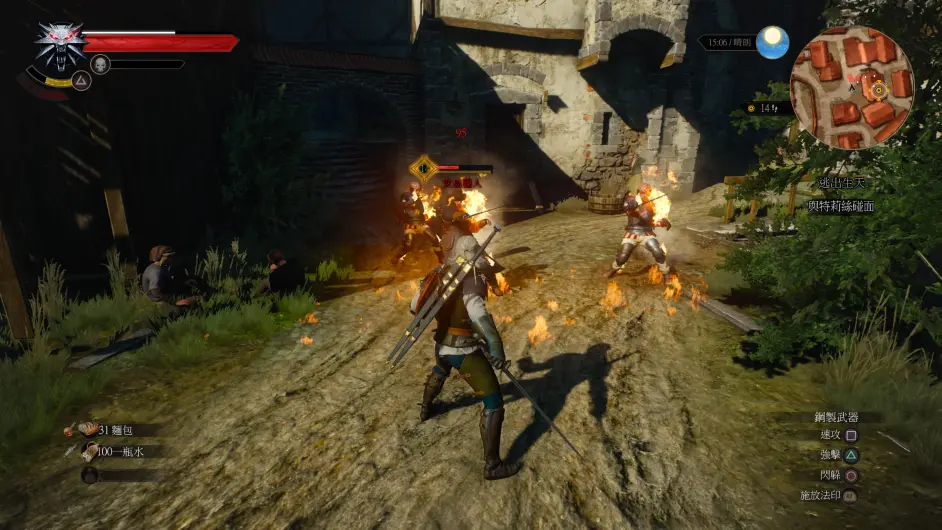Click the Igni sign triangle icon
Viewport: 942px width, 530px height.
[x=81, y=81]
